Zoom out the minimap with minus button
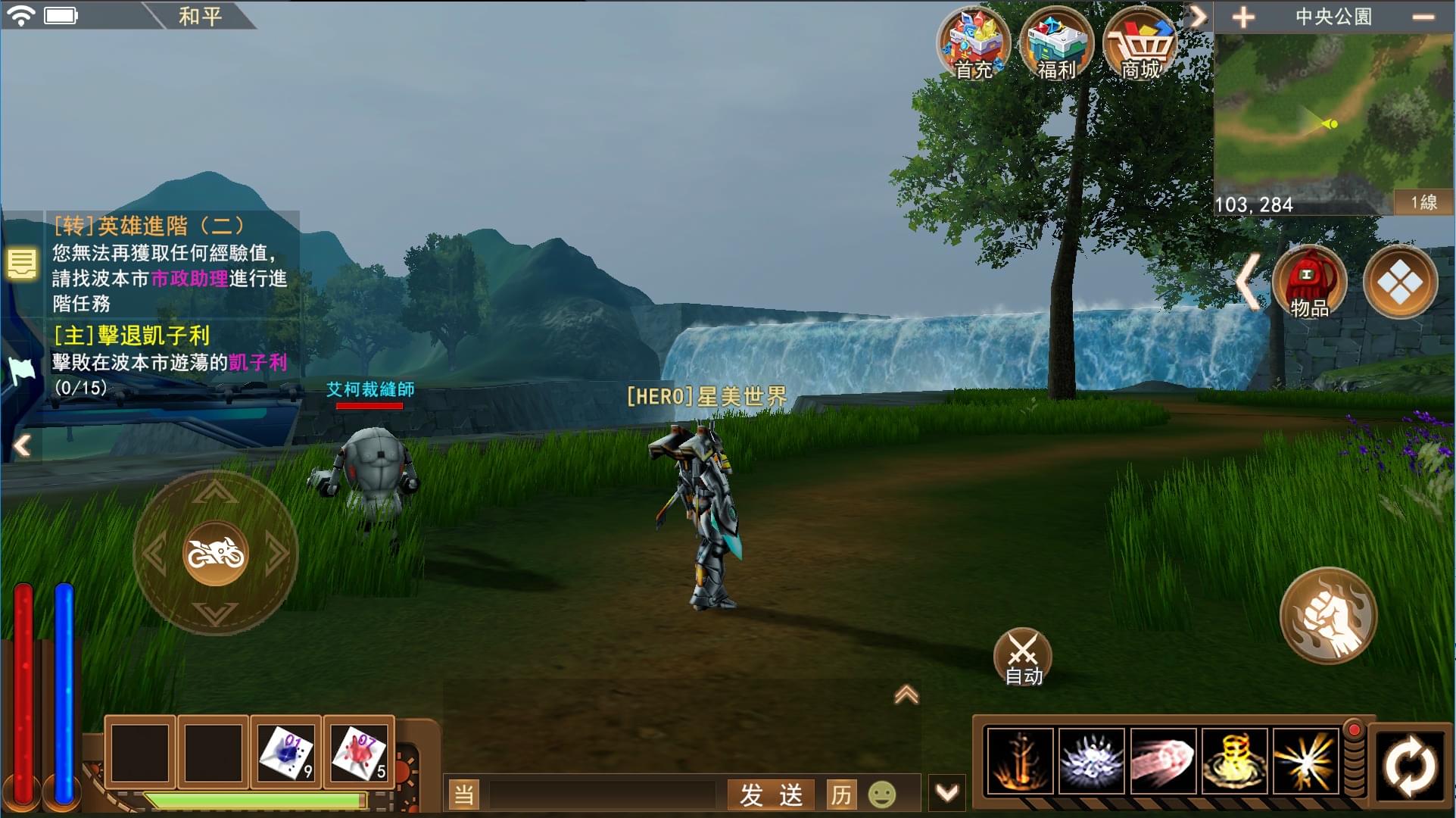The height and width of the screenshot is (818, 1456). 1423,17
